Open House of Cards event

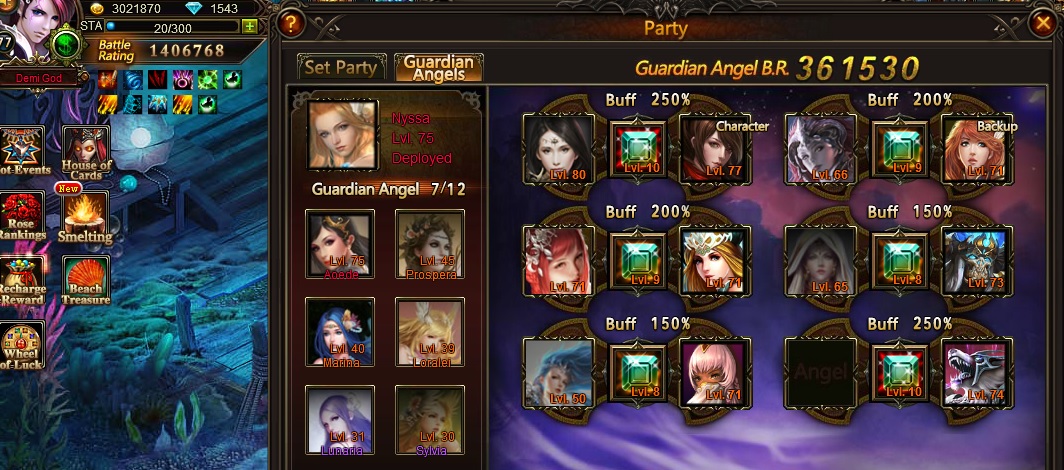[86, 153]
